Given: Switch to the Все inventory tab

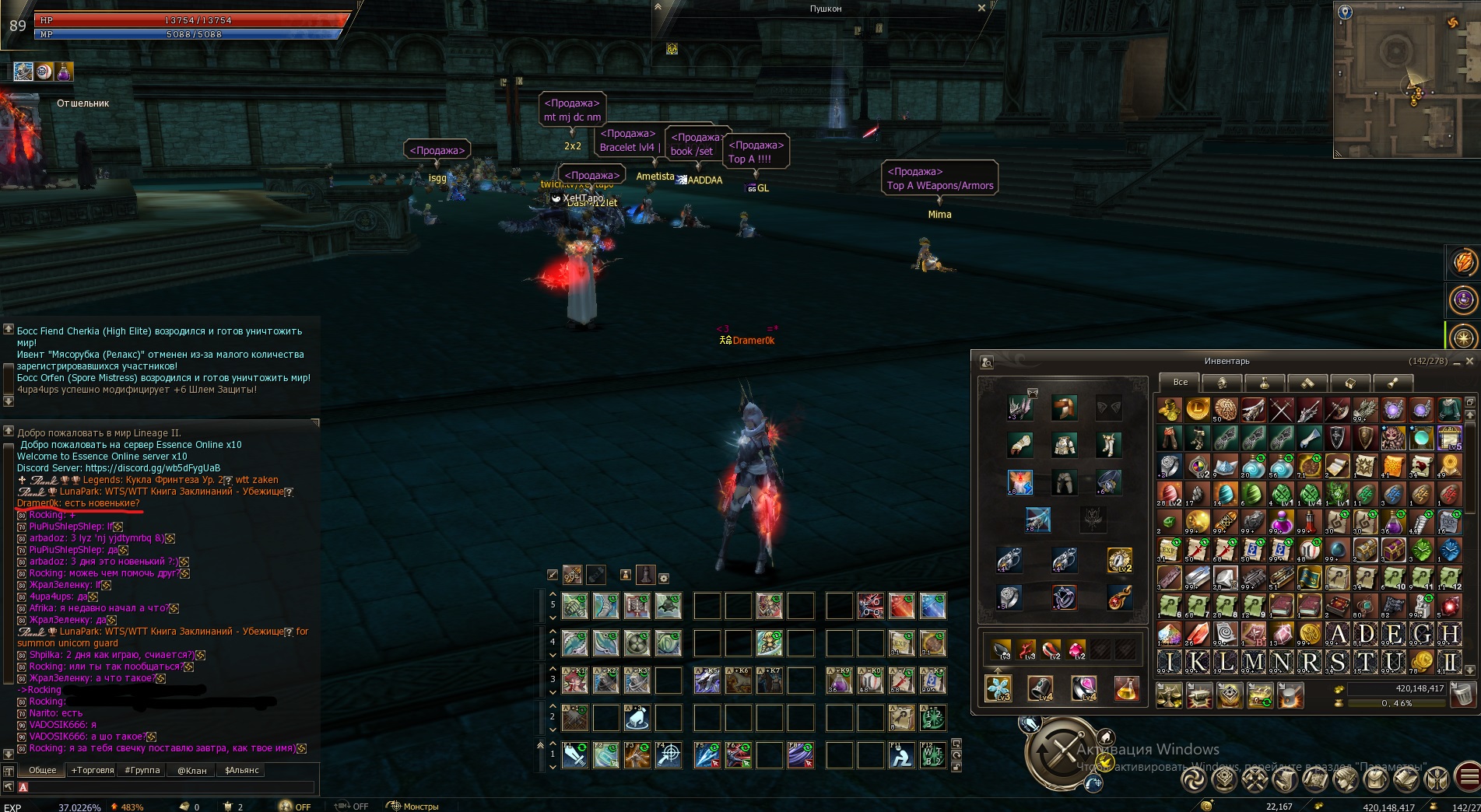Looking at the screenshot, I should pyautogui.click(x=1180, y=382).
